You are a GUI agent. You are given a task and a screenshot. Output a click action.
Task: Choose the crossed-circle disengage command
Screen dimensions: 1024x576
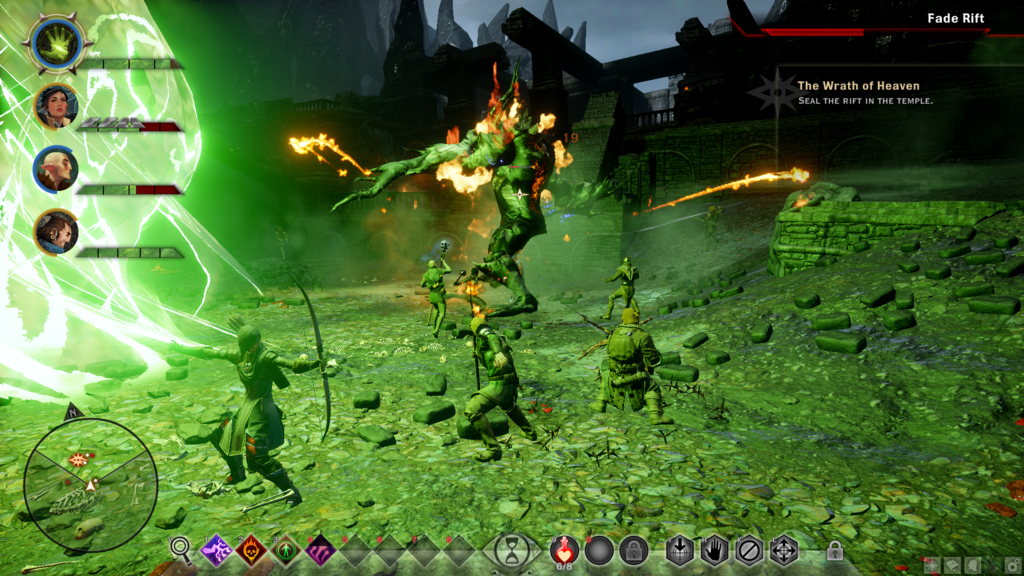(749, 549)
